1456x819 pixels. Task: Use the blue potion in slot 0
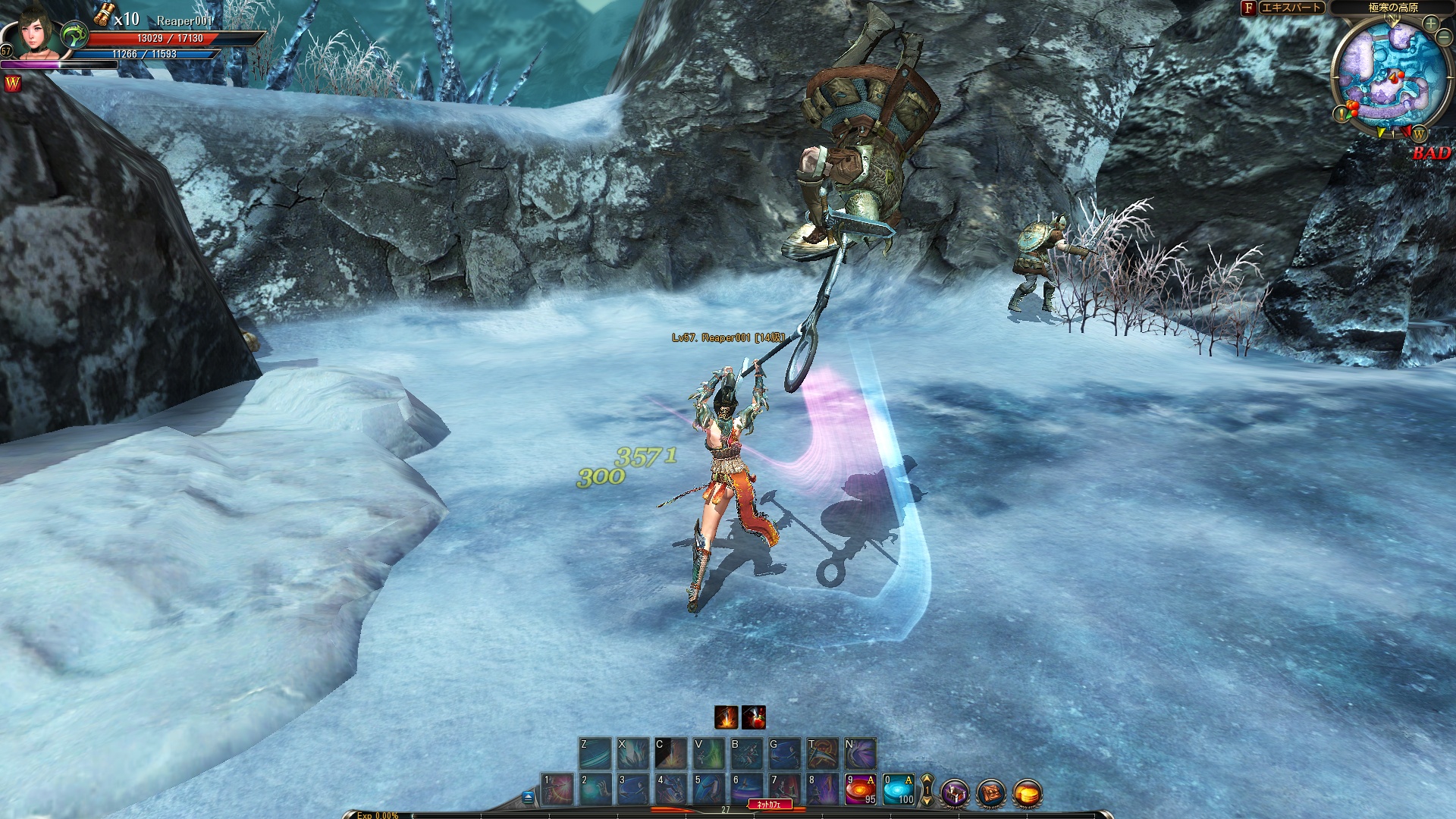pos(899,789)
